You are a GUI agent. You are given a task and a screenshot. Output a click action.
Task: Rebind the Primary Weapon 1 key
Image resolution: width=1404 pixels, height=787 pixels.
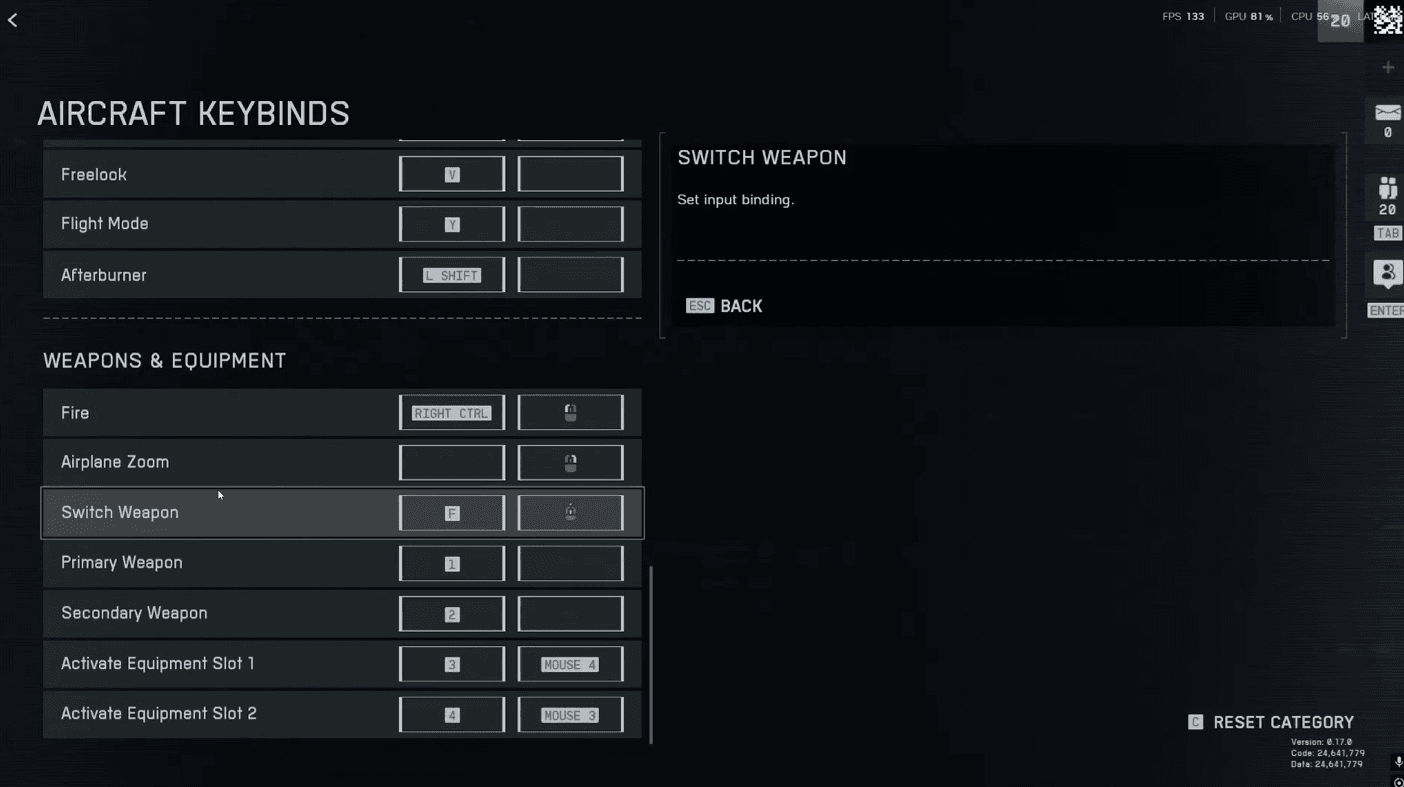(x=452, y=564)
